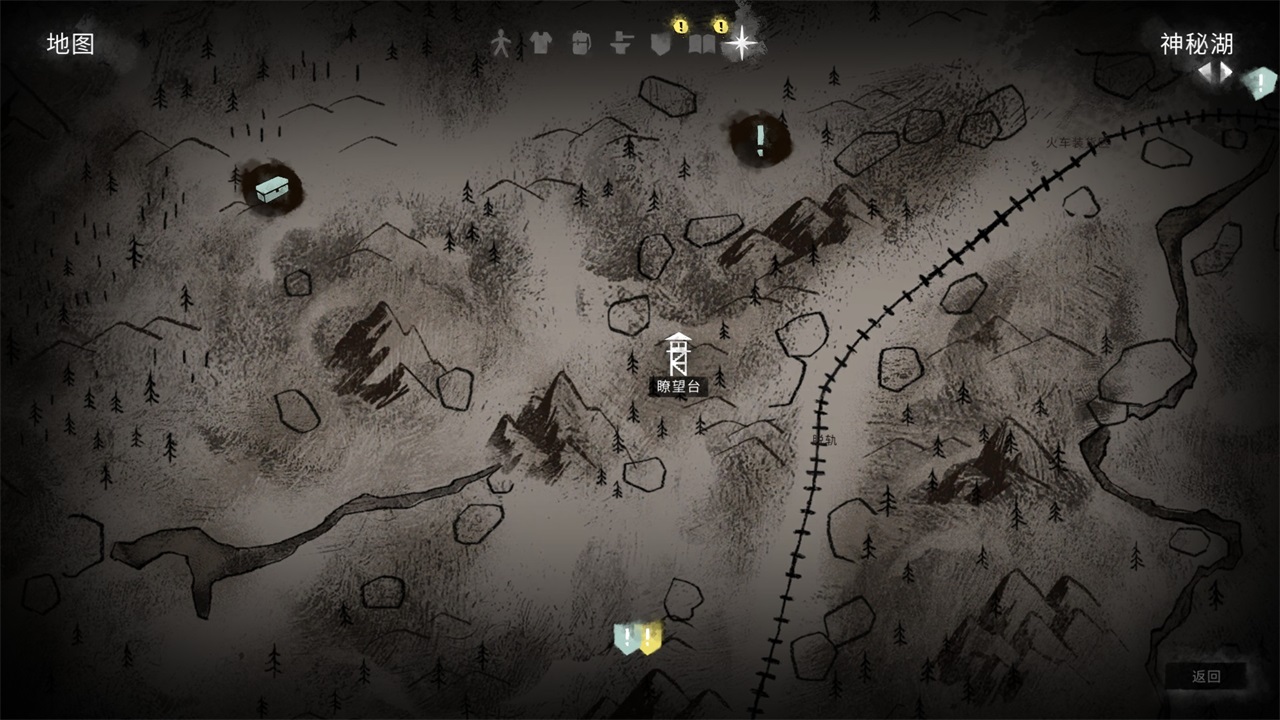
Task: Switch to the crafting anvil tab
Action: coord(621,43)
